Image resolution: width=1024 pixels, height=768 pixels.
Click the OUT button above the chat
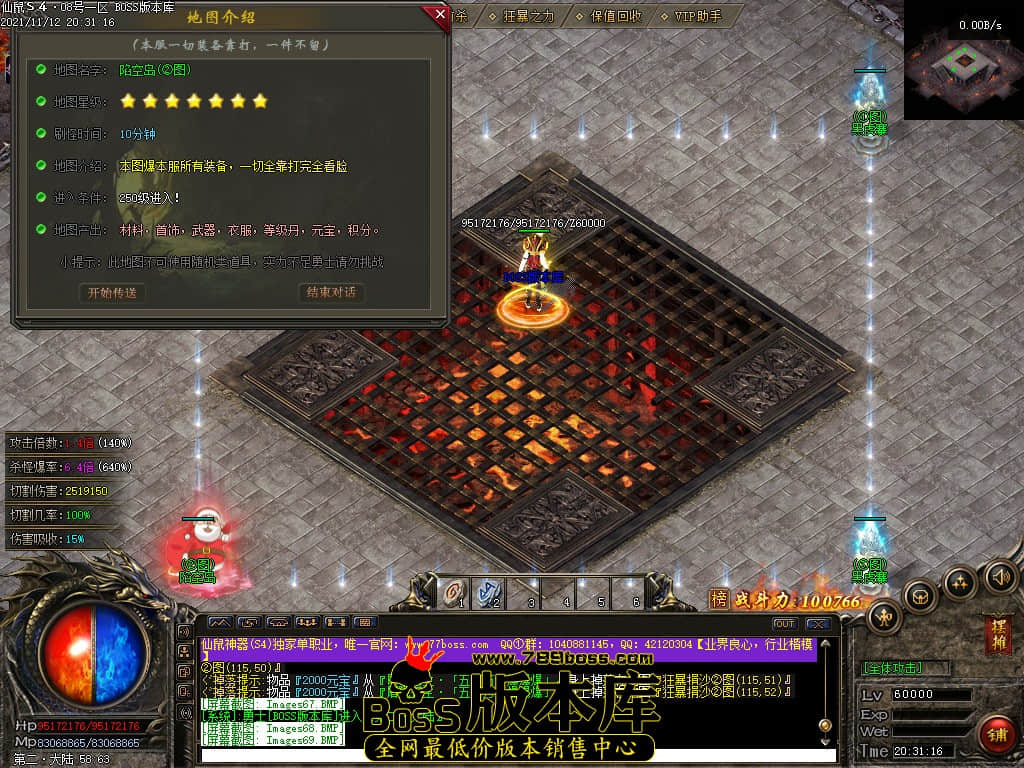(x=784, y=624)
